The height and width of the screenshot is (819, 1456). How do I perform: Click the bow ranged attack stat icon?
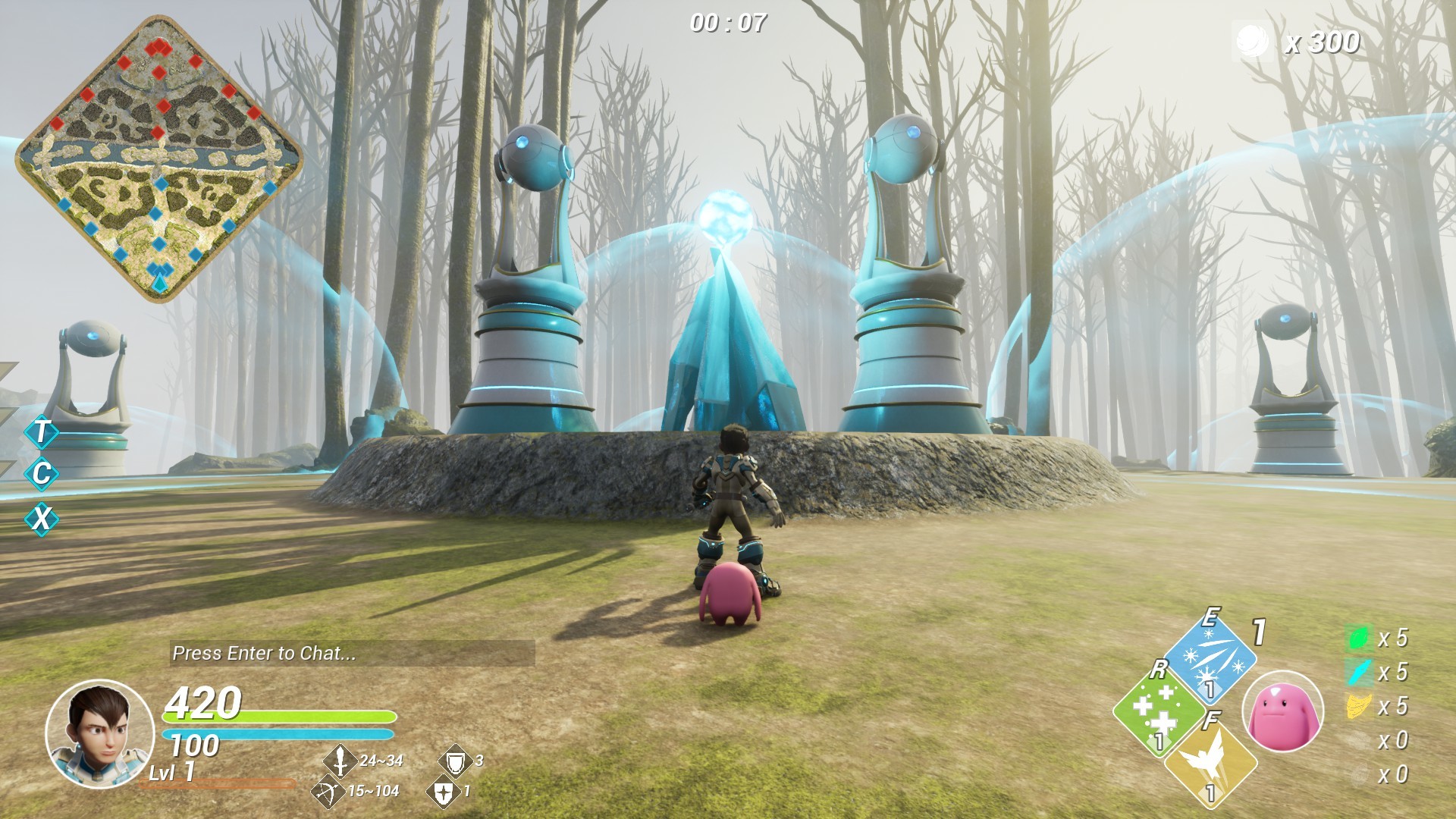328,792
